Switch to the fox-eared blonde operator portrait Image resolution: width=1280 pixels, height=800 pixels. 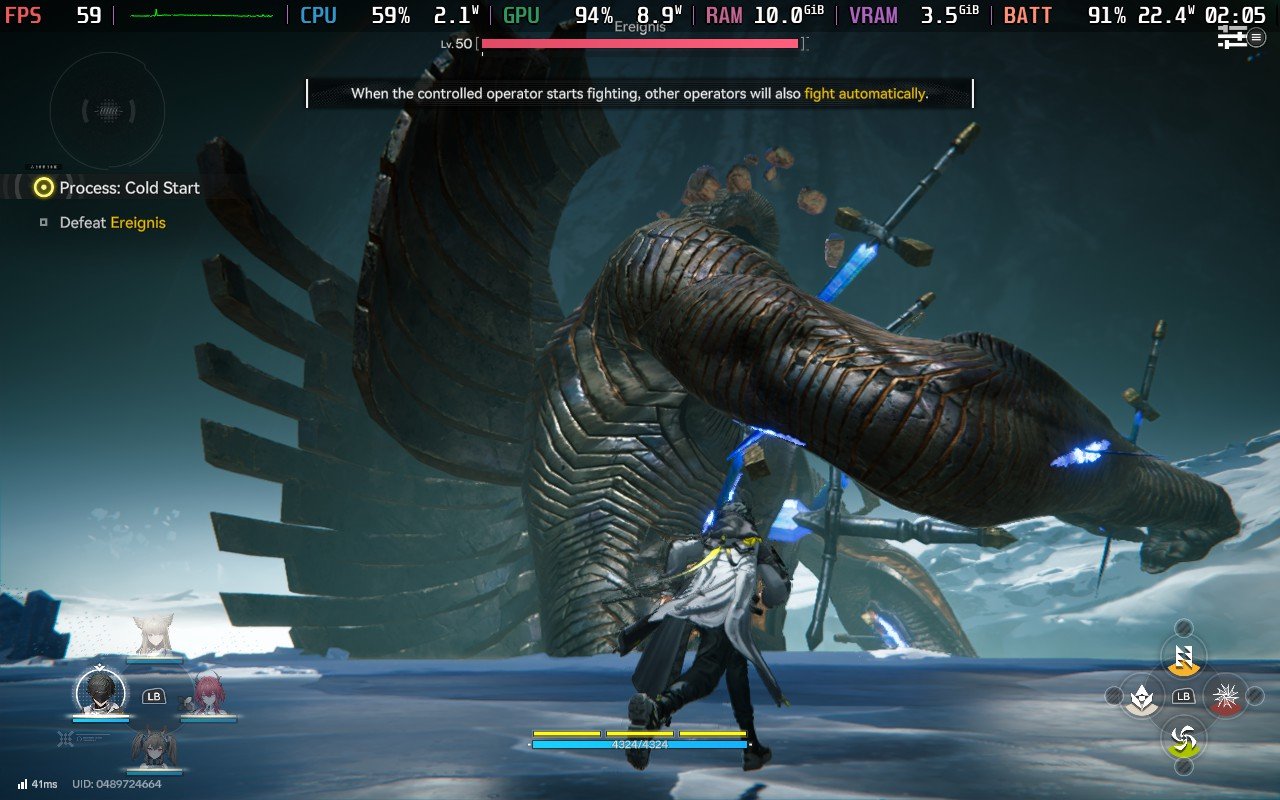154,636
